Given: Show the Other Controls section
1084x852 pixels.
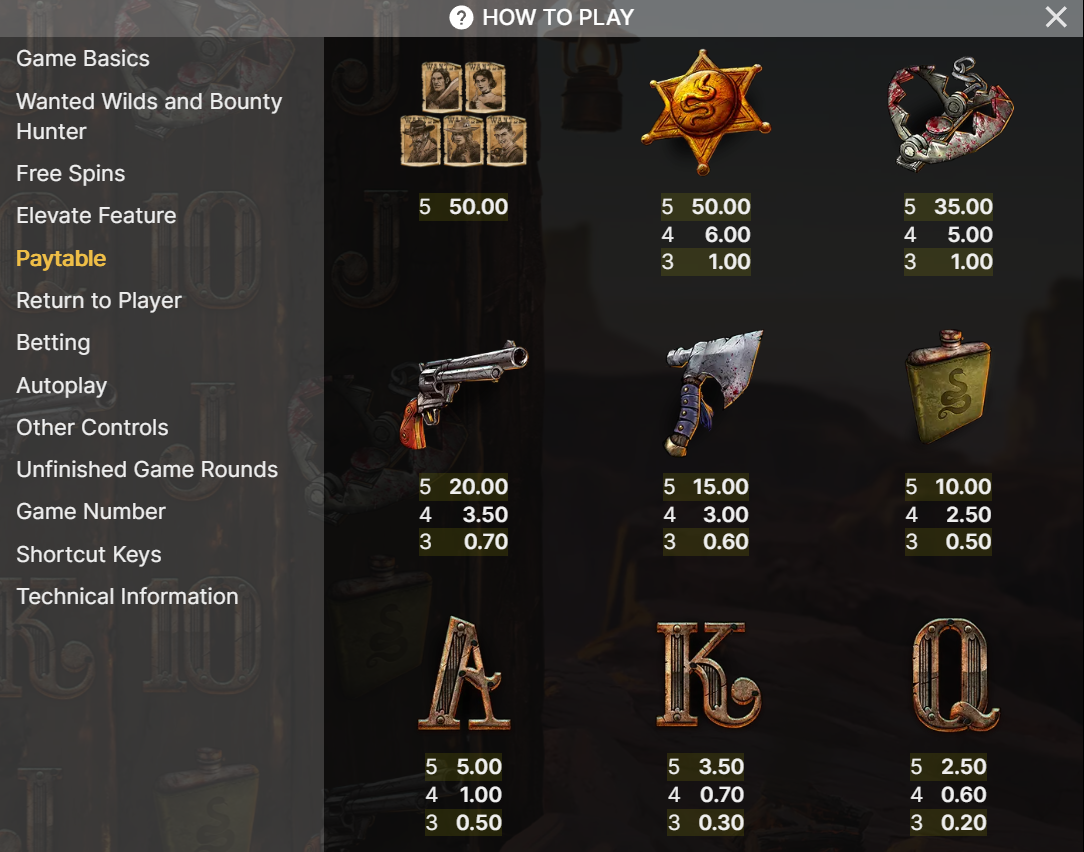Looking at the screenshot, I should click(92, 428).
